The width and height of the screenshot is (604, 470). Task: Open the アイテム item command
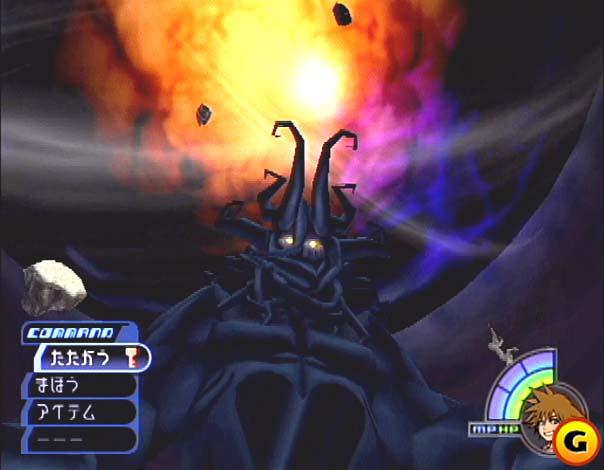pyautogui.click(x=78, y=411)
